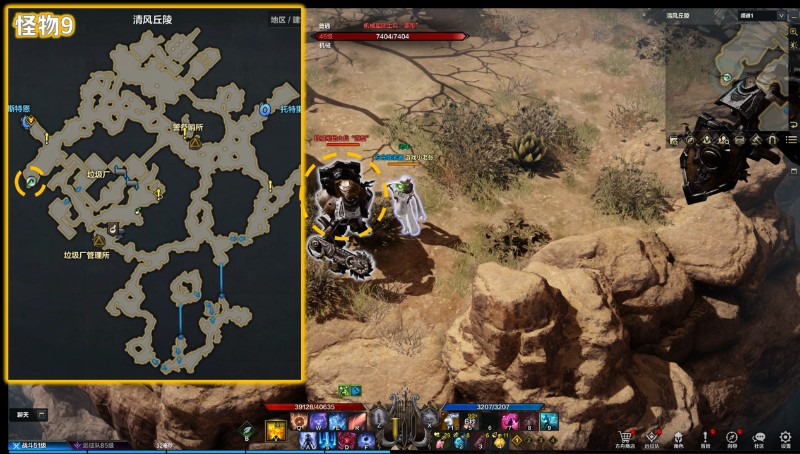
Task: Select the chat tab label
Action: [23, 414]
